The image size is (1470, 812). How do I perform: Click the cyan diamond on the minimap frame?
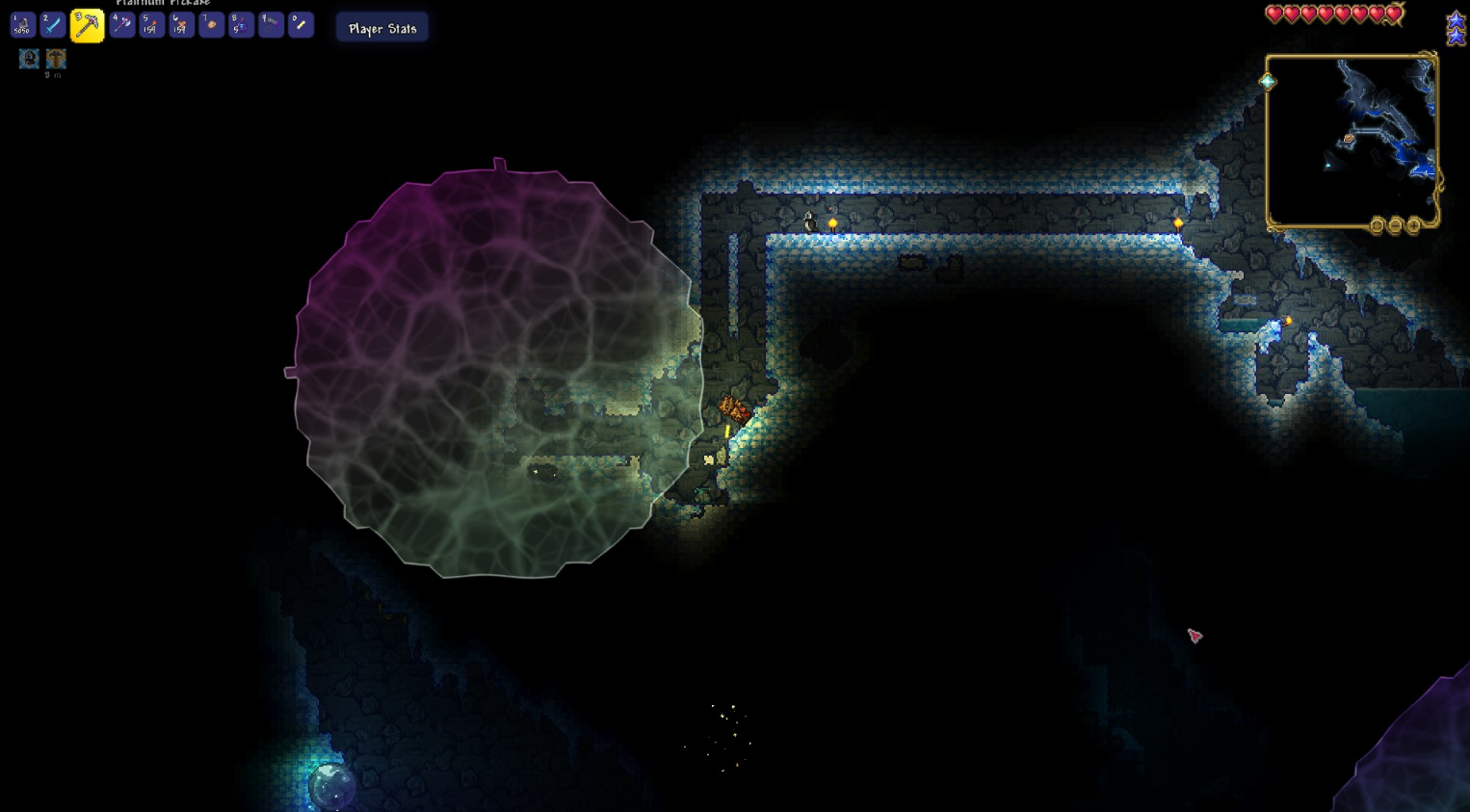click(x=1268, y=82)
